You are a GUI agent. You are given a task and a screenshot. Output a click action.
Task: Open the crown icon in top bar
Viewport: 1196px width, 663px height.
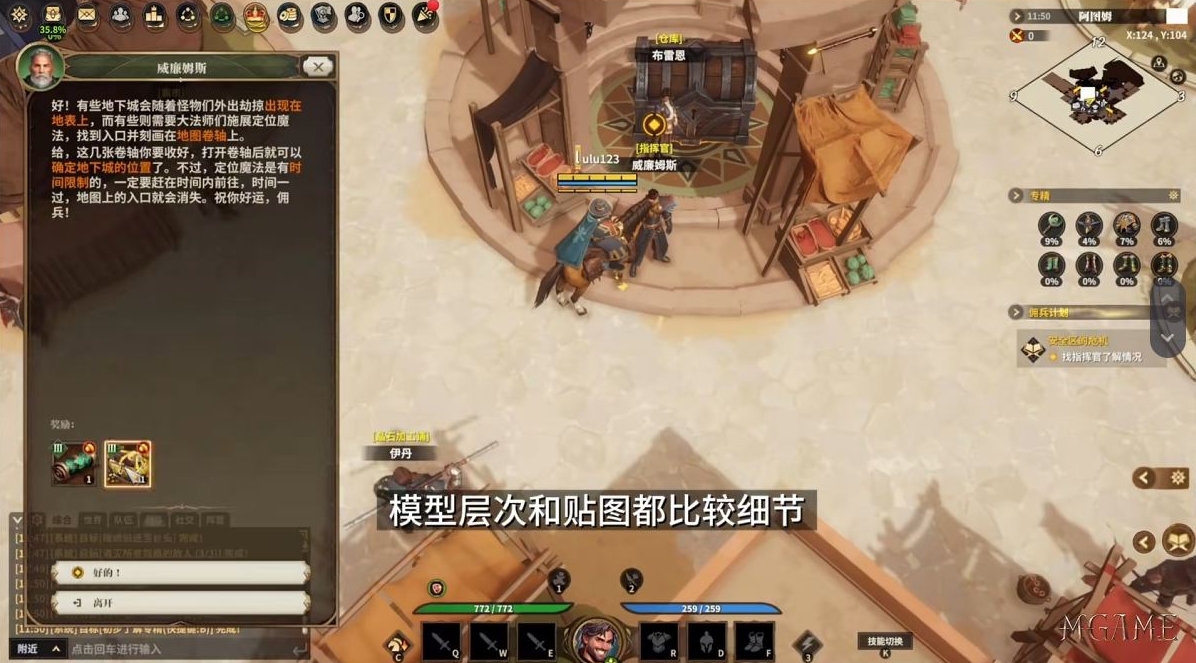coord(256,15)
